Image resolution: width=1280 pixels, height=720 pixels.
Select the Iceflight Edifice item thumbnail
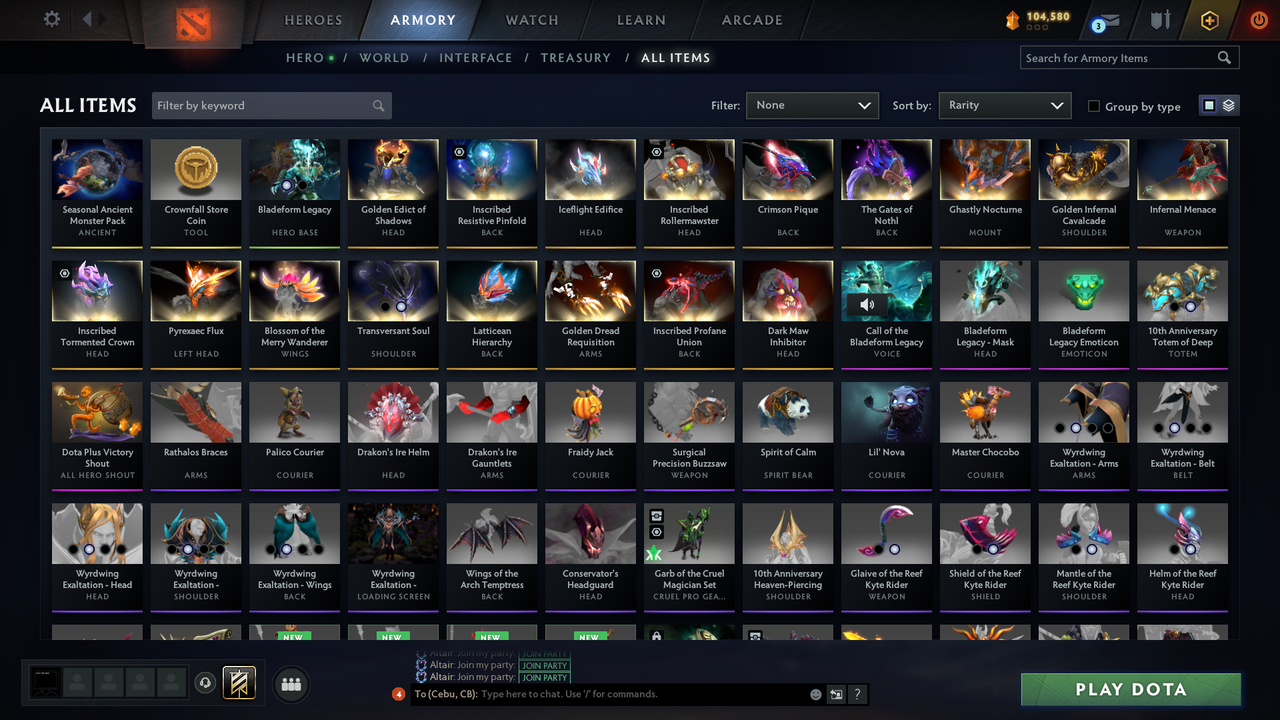590,169
